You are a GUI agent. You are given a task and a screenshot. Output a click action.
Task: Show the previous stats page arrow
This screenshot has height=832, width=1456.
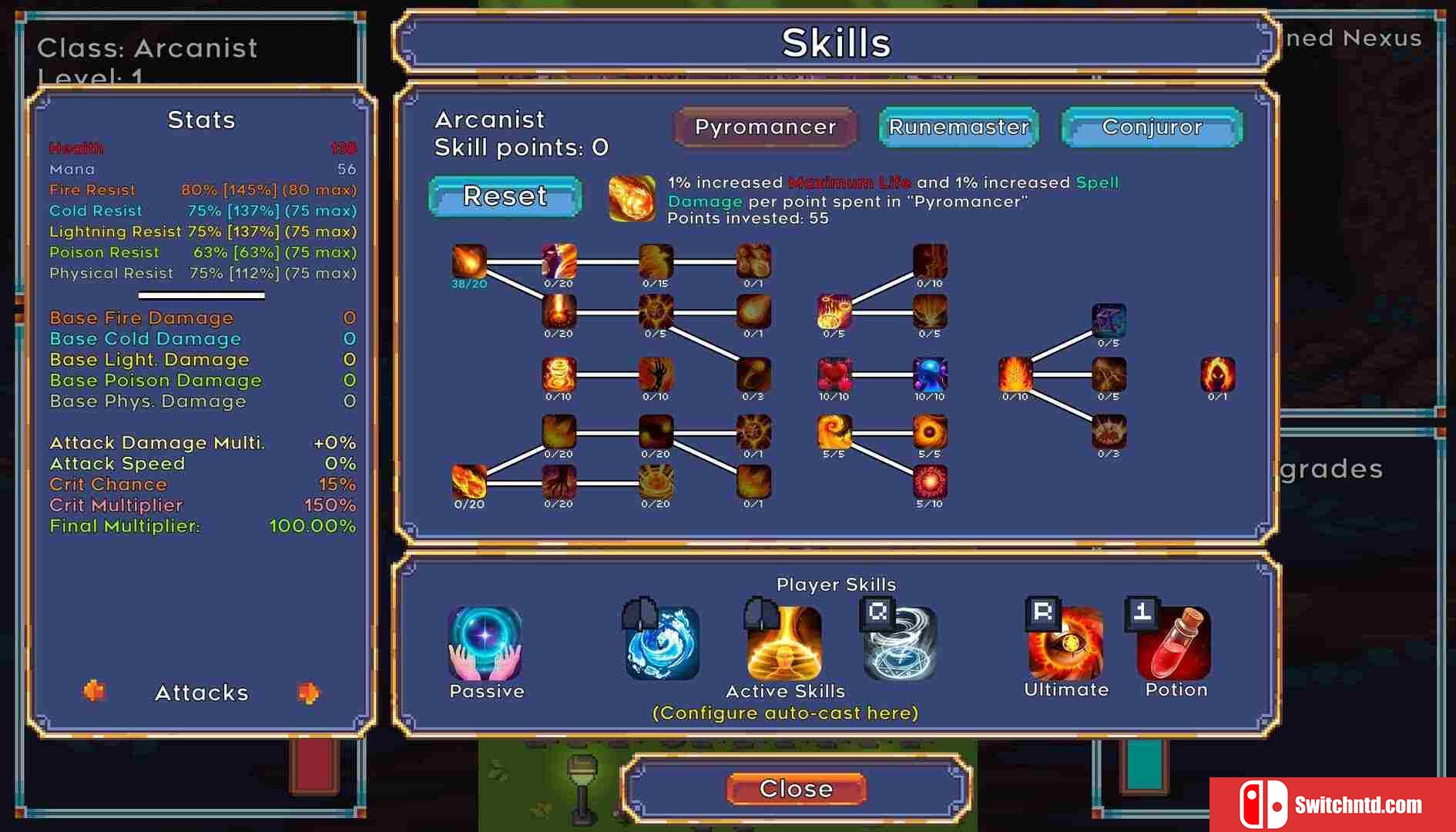[x=94, y=691]
